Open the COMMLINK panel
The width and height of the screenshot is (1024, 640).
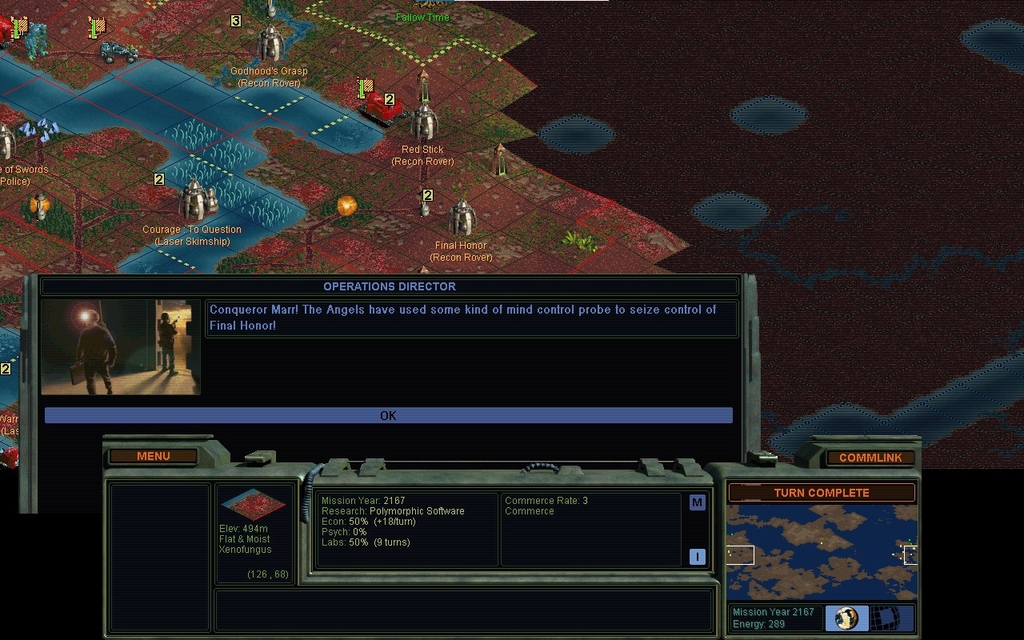pyautogui.click(x=870, y=458)
